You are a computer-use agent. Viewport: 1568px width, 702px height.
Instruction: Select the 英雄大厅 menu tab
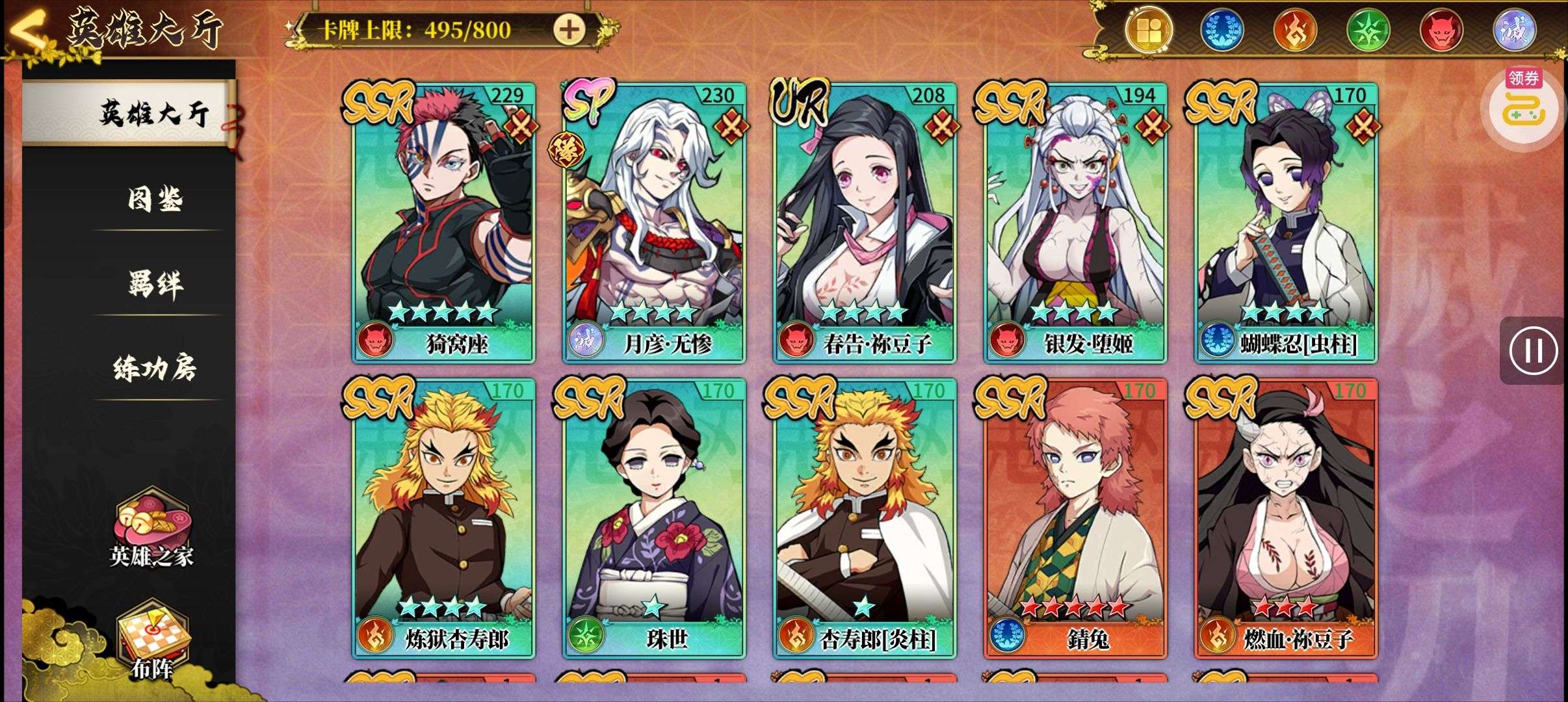coord(153,113)
